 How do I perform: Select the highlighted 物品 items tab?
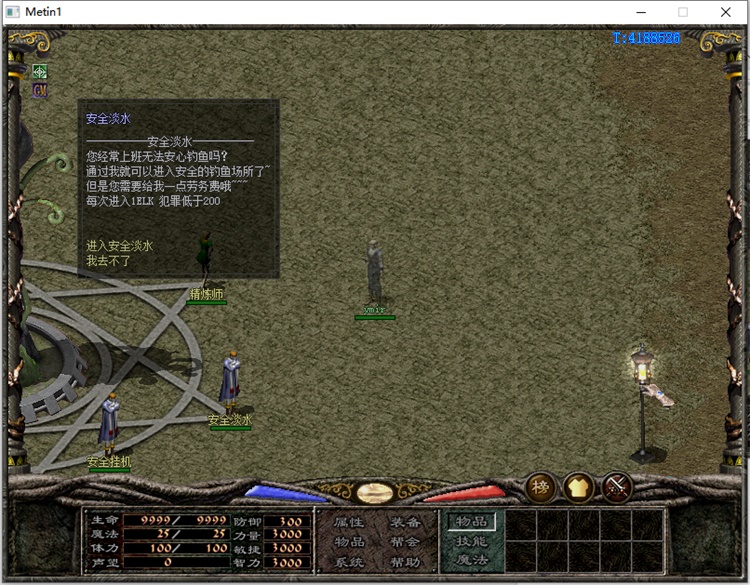(x=471, y=521)
